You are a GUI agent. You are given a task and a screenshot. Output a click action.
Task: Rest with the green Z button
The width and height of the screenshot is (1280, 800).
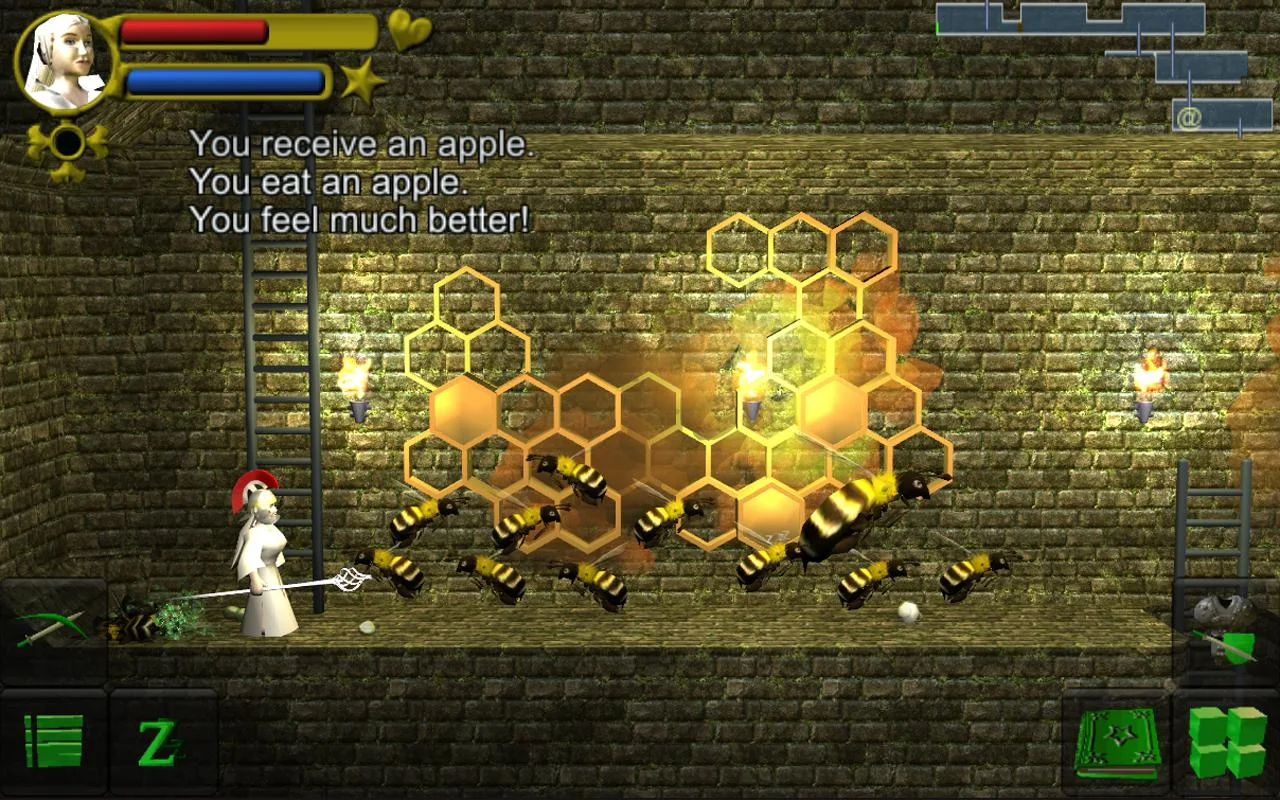(x=162, y=742)
